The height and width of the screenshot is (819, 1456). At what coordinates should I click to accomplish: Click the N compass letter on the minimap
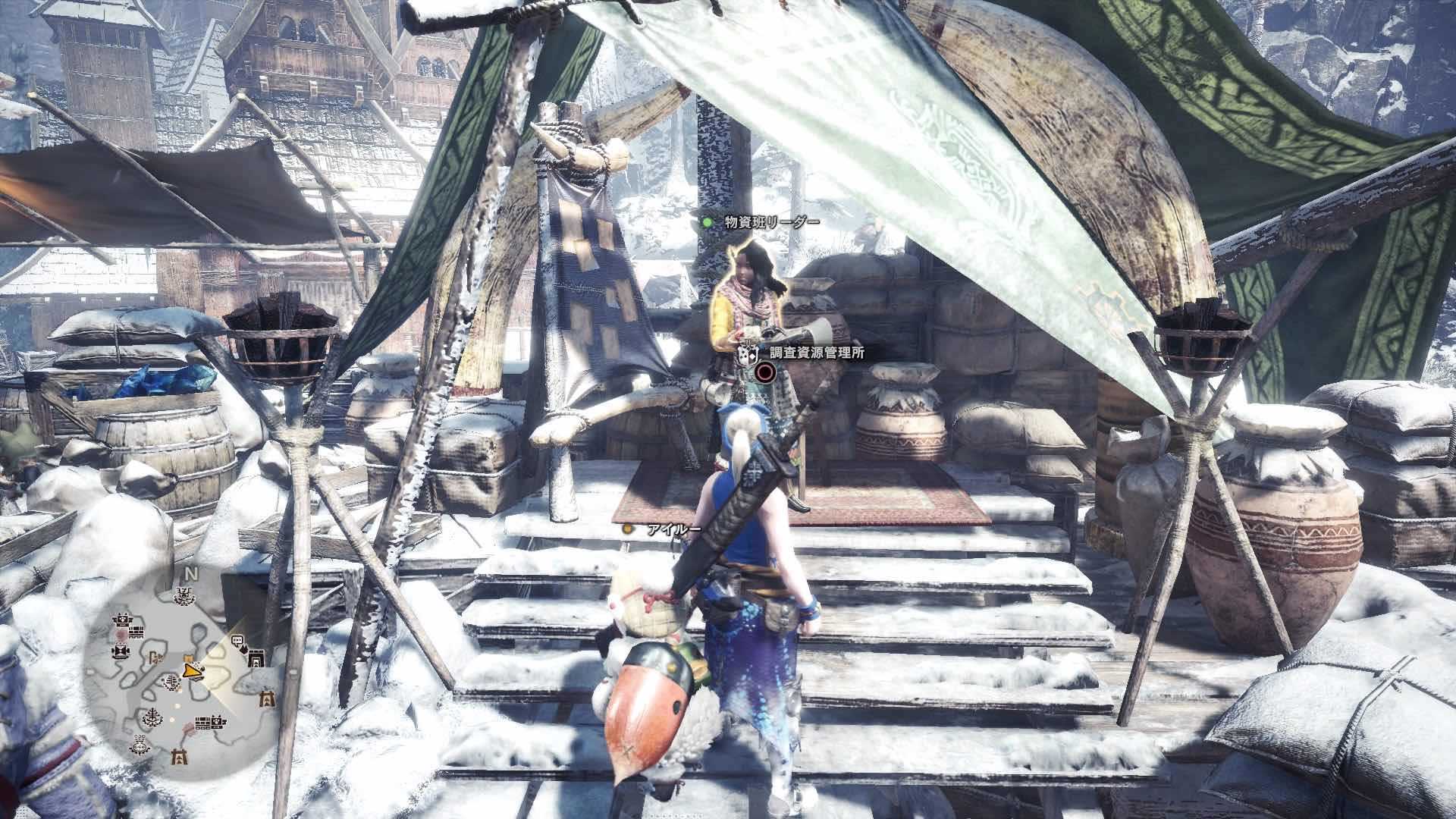click(x=192, y=572)
